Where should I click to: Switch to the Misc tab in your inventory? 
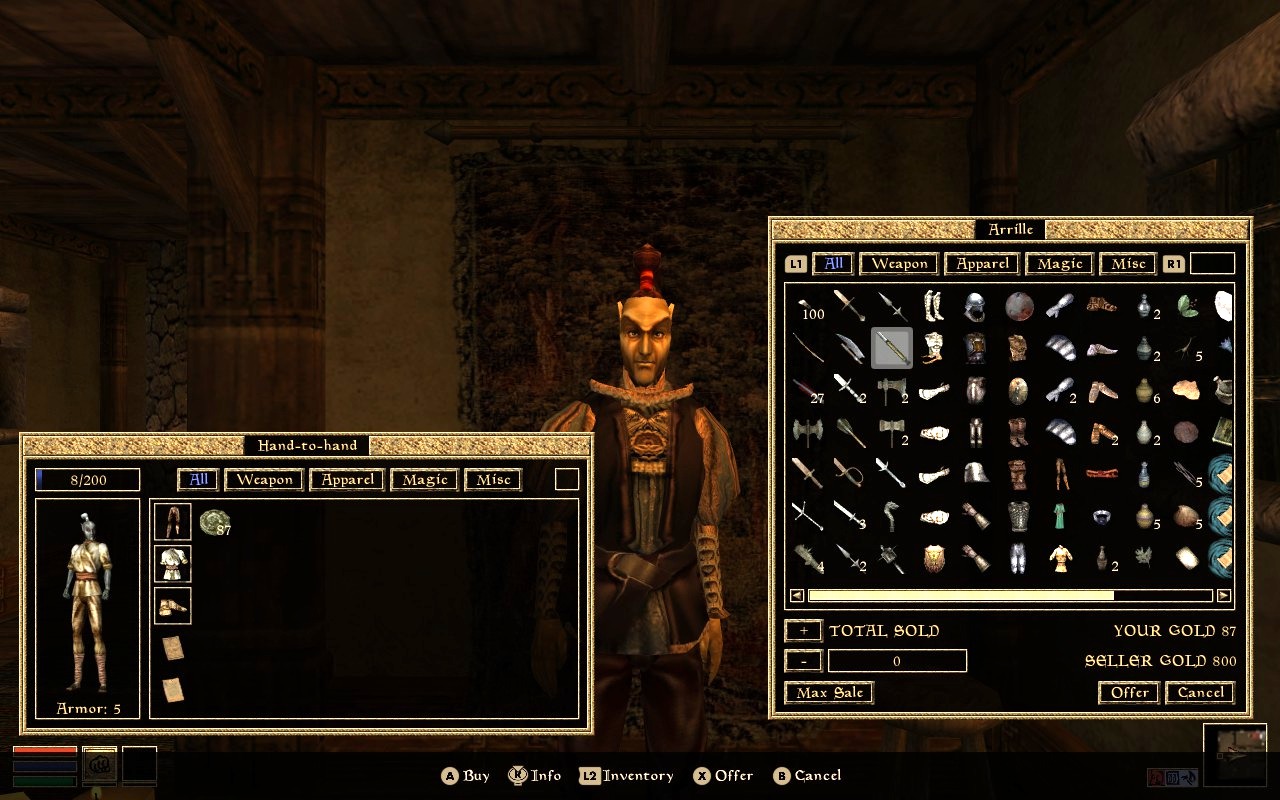coord(492,479)
